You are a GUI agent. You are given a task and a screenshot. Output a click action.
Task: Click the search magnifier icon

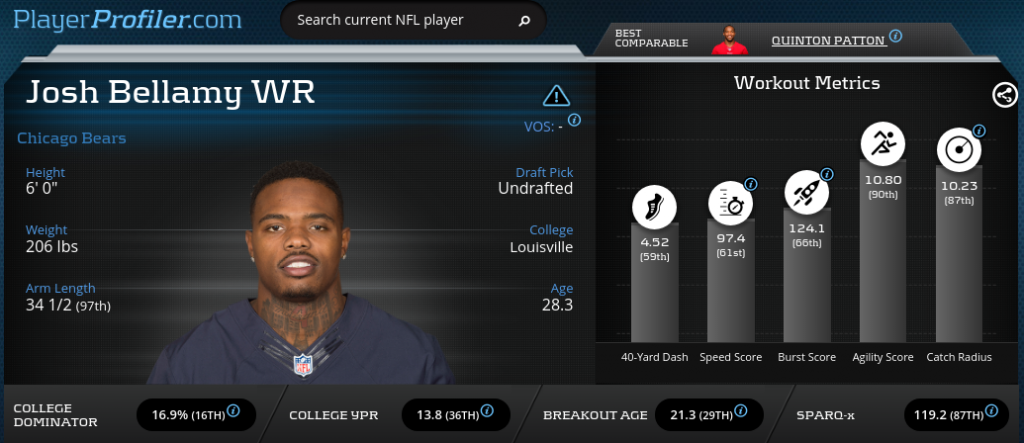[x=524, y=20]
